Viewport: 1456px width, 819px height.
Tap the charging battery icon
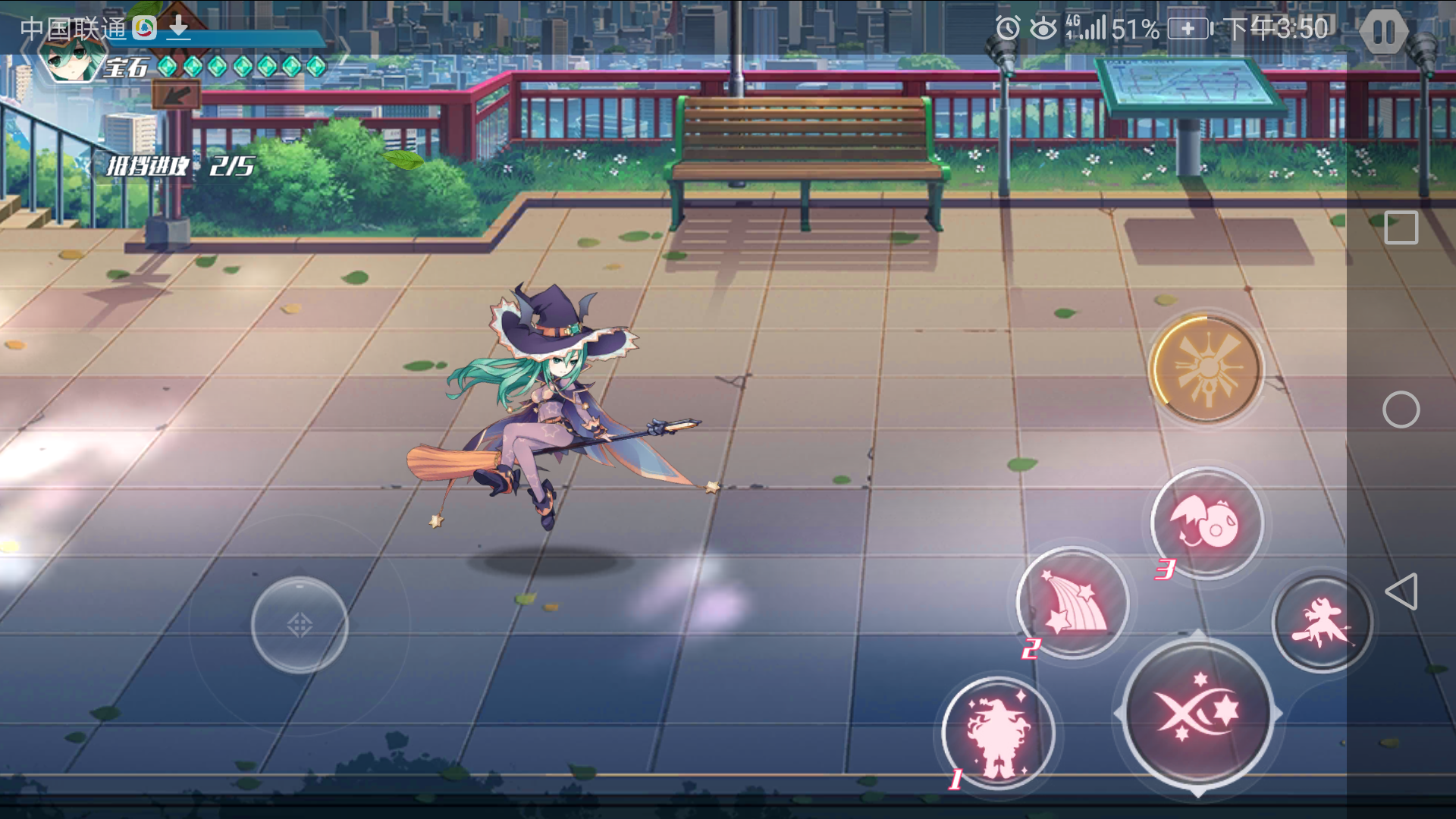click(x=1188, y=28)
